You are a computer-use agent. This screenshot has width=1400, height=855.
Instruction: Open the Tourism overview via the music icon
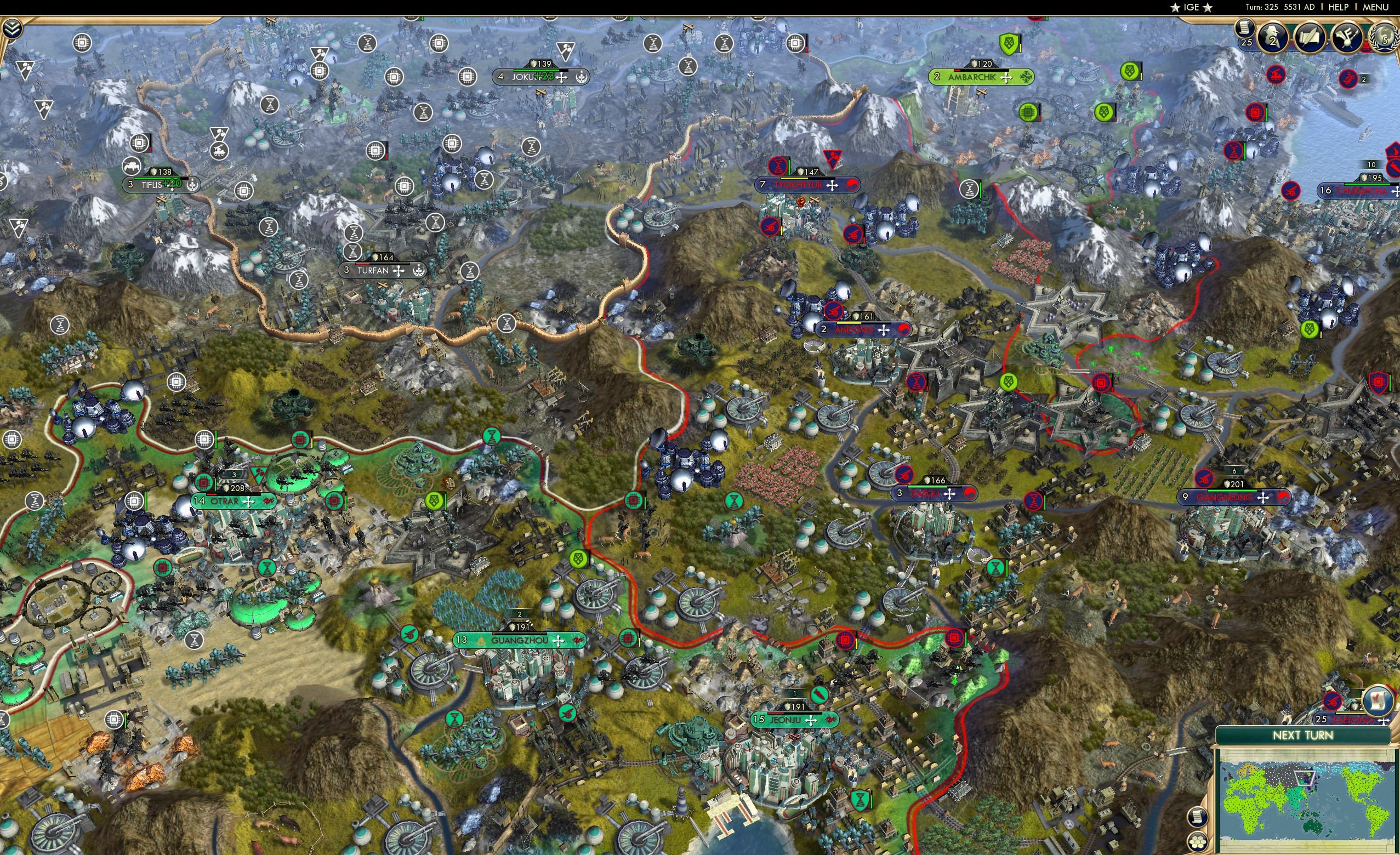pos(1347,38)
